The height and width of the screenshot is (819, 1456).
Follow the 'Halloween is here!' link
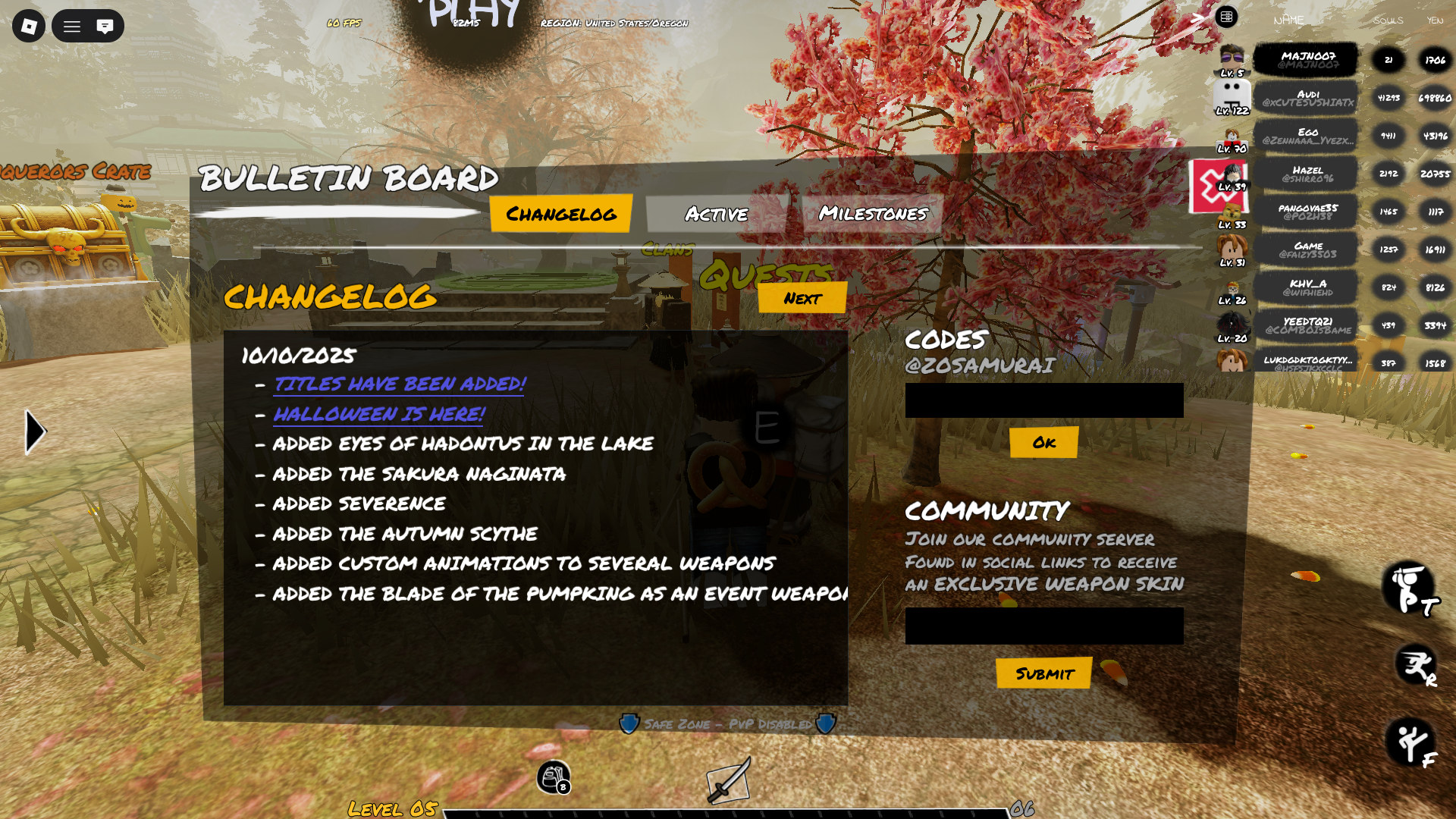point(378,414)
